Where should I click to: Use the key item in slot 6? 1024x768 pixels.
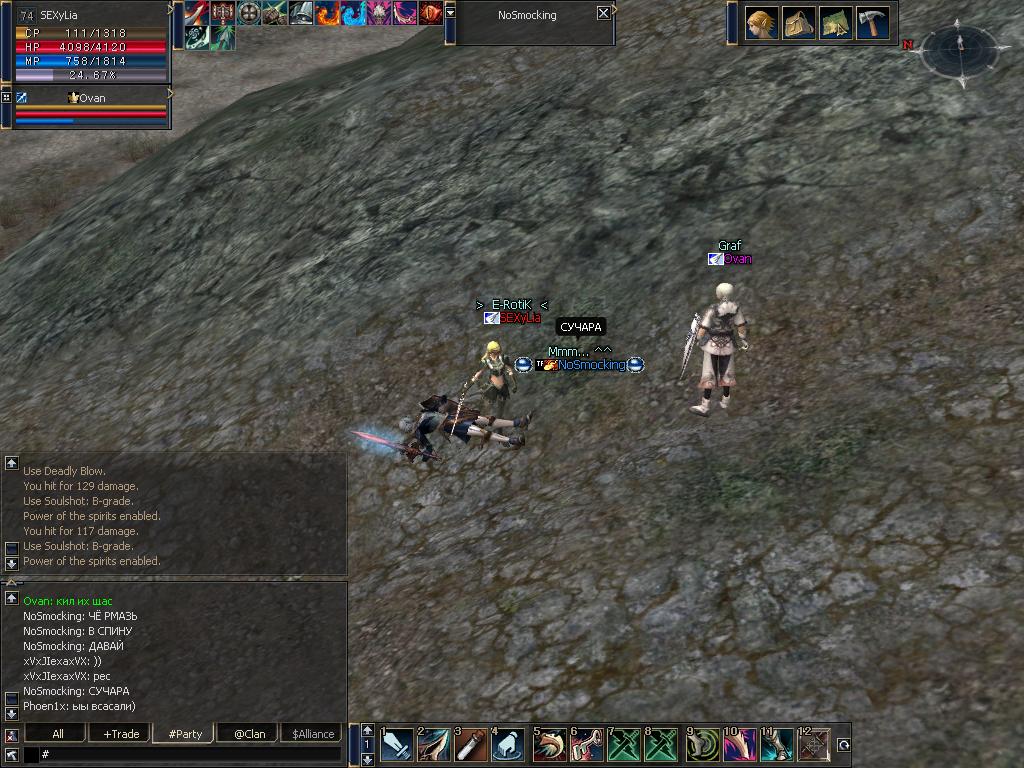click(586, 745)
